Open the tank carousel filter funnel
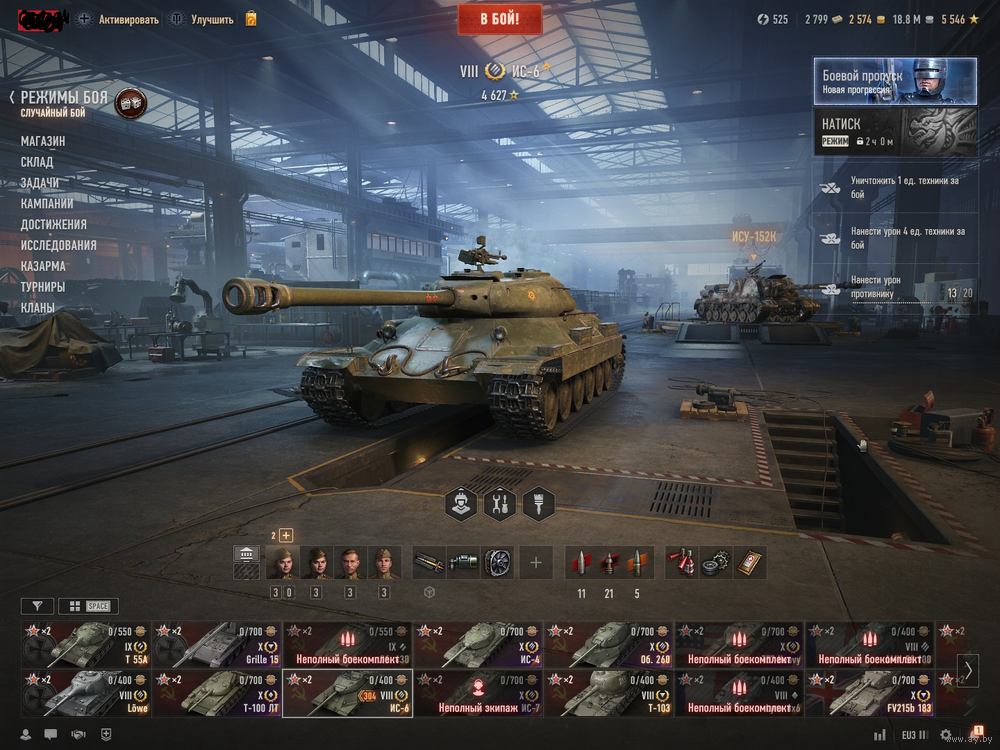 37,606
